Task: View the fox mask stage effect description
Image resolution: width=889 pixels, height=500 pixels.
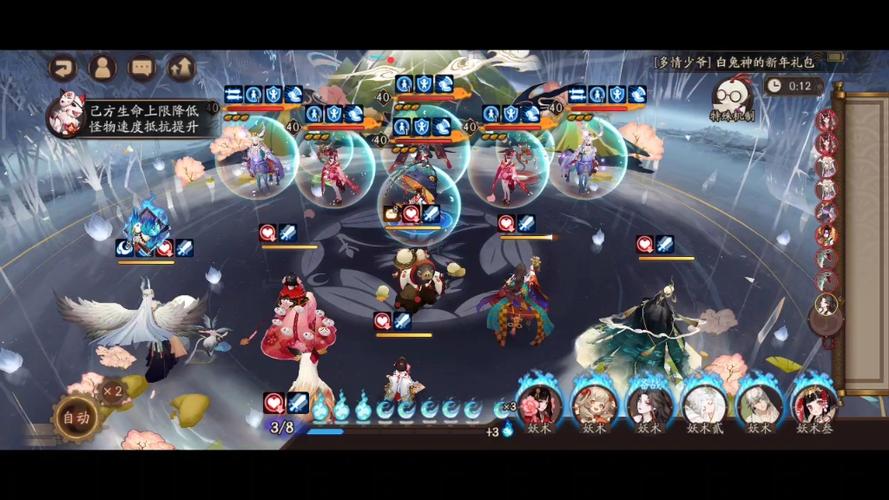Action: 67,114
